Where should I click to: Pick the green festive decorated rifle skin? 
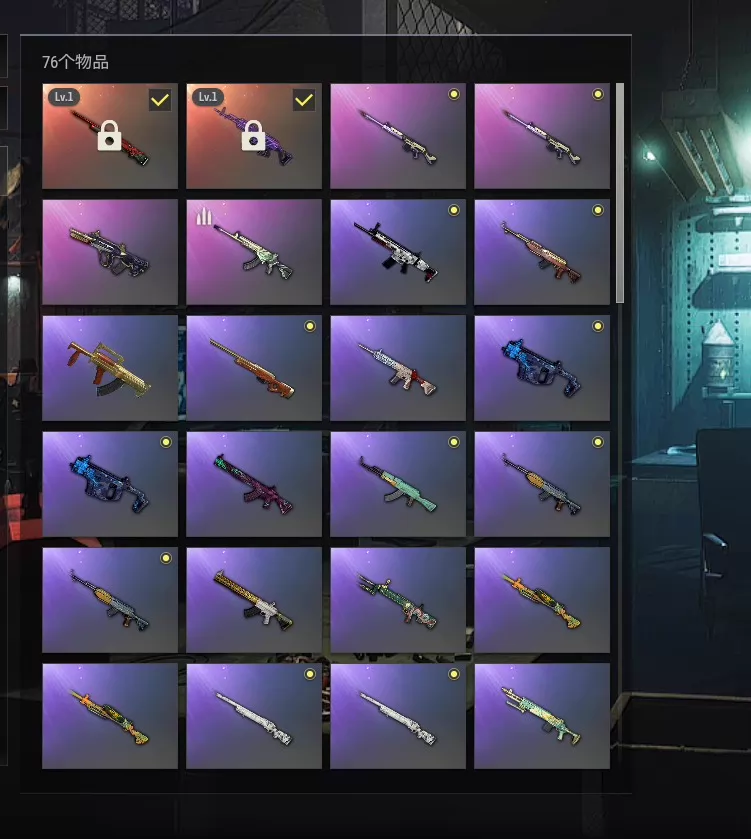pos(397,600)
